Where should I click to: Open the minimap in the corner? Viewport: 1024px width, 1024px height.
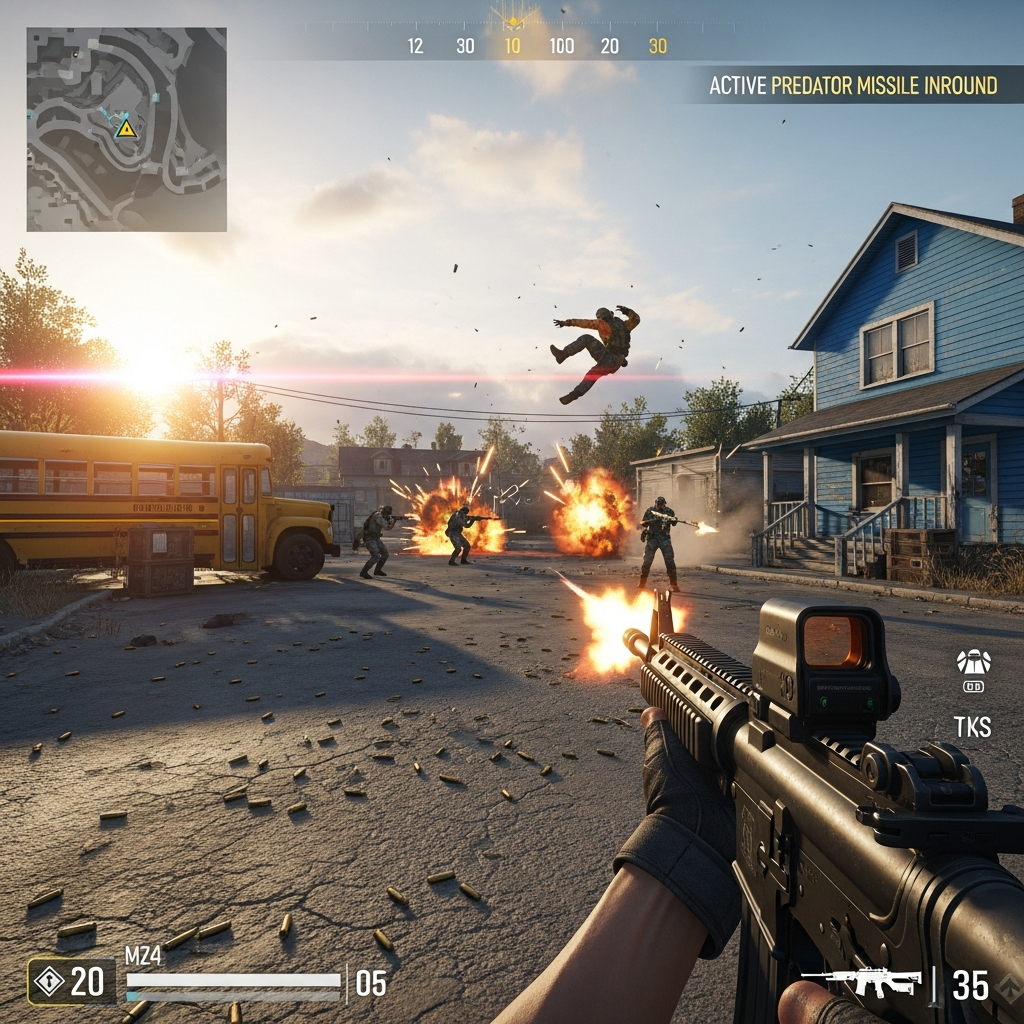pos(127,130)
